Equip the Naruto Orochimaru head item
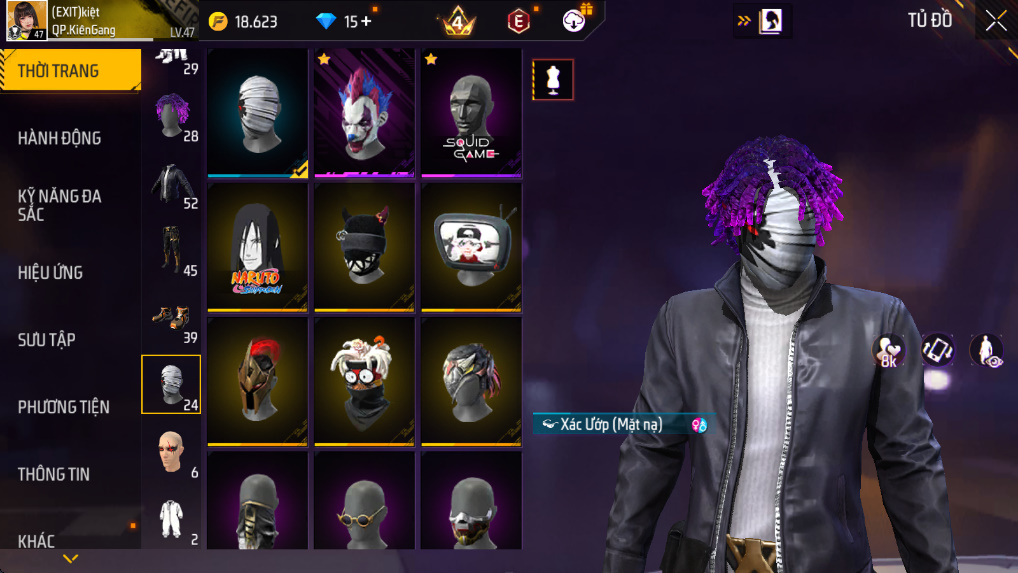The width and height of the screenshot is (1018, 573). pyautogui.click(x=258, y=246)
